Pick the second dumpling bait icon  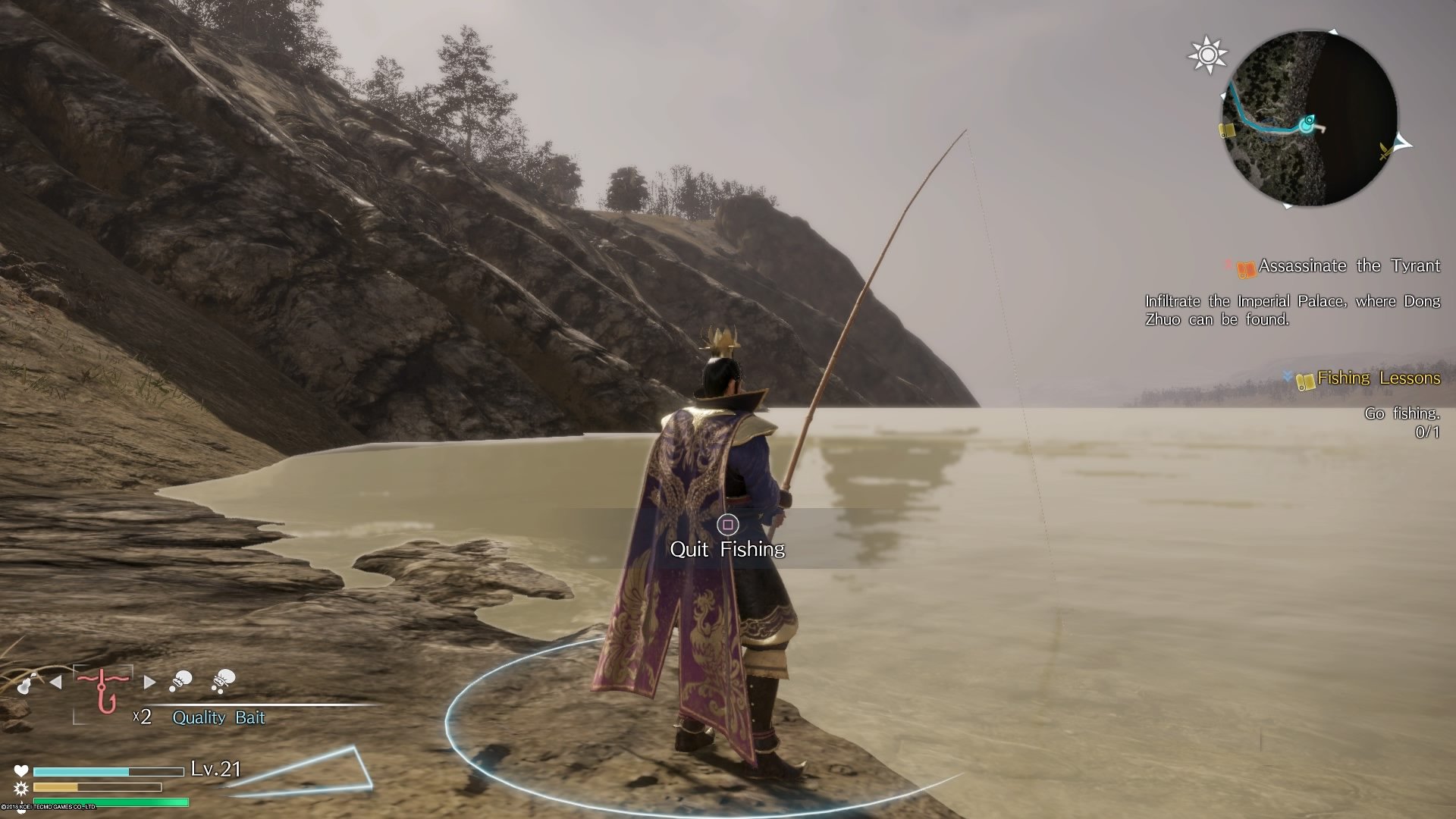click(224, 679)
